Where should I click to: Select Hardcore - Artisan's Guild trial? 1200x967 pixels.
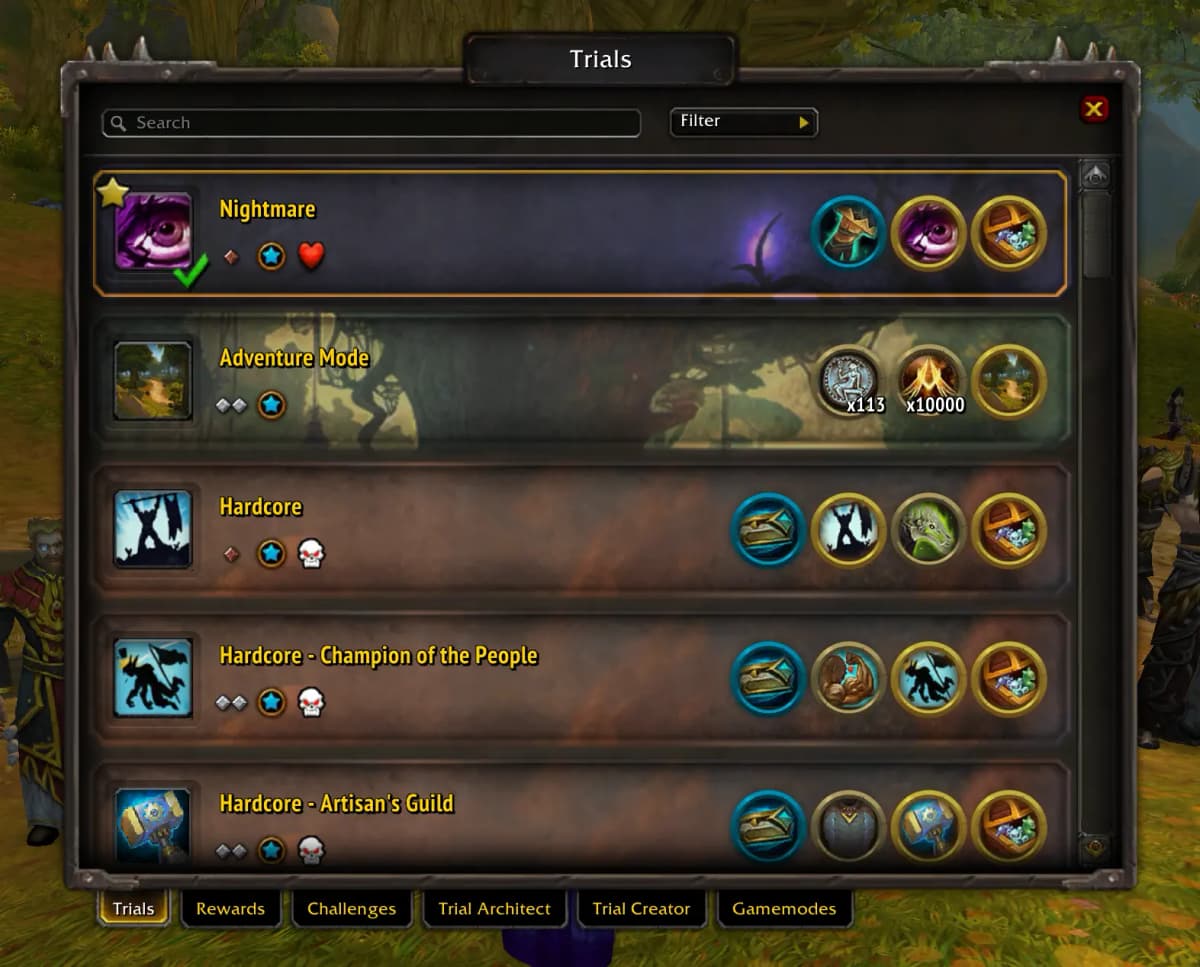click(500, 825)
